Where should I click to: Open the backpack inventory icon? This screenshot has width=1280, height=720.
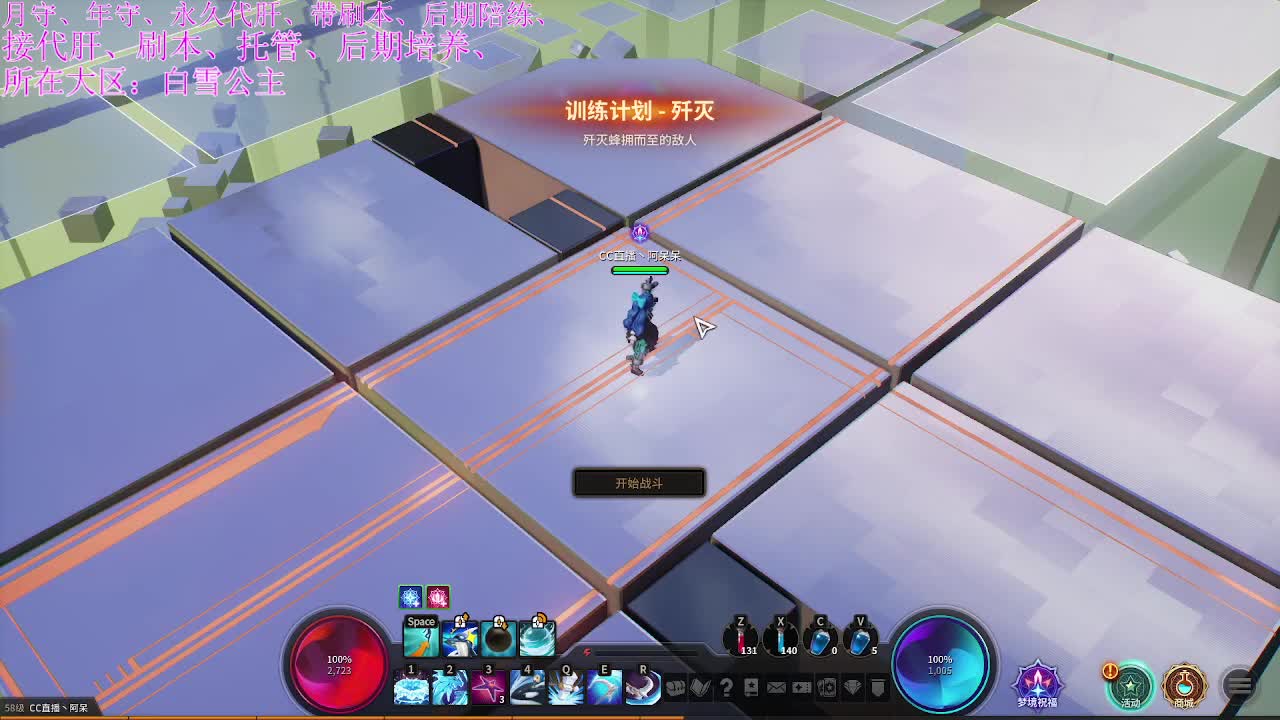point(674,688)
